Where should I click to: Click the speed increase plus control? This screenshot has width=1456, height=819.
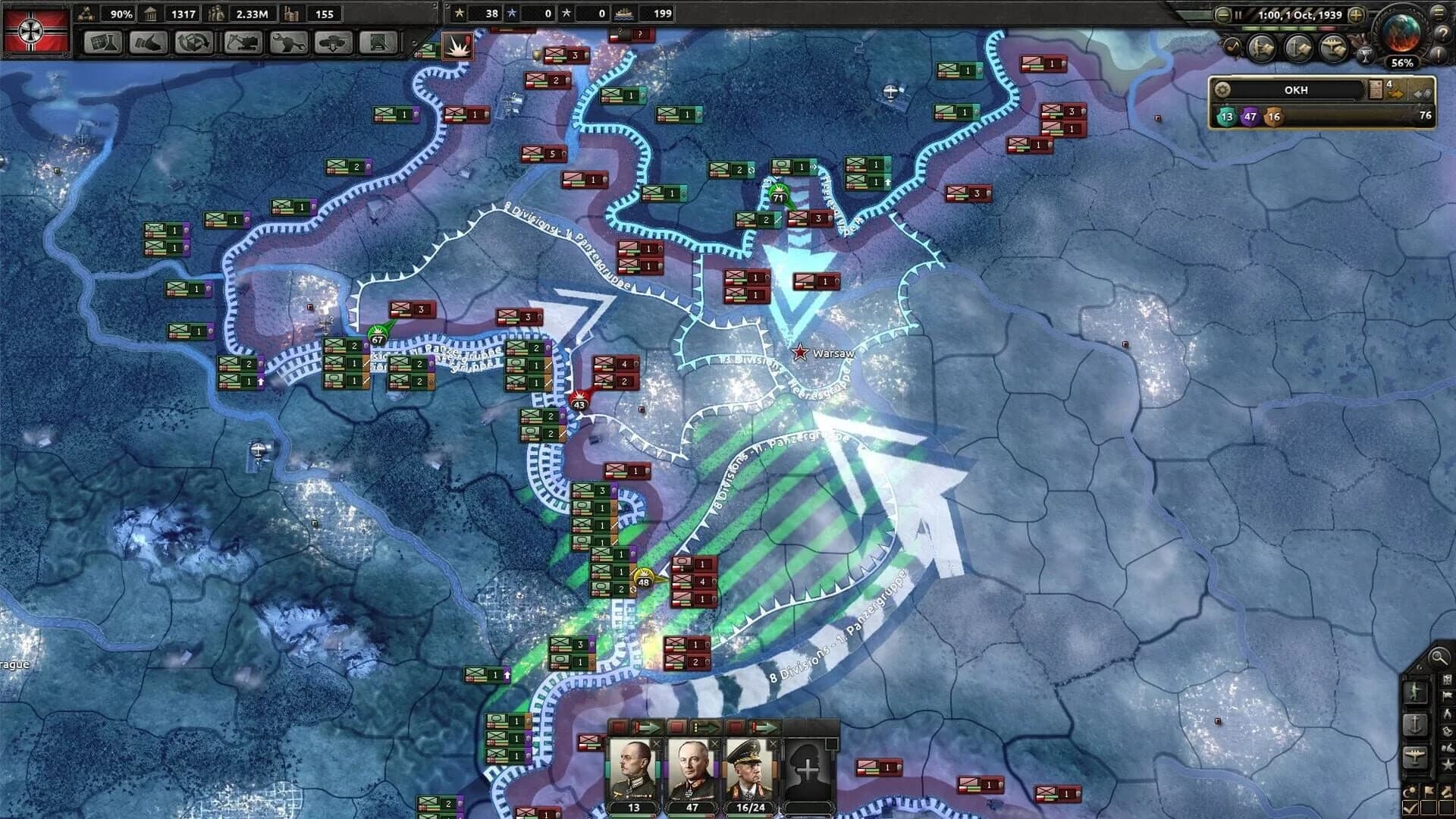[1356, 14]
